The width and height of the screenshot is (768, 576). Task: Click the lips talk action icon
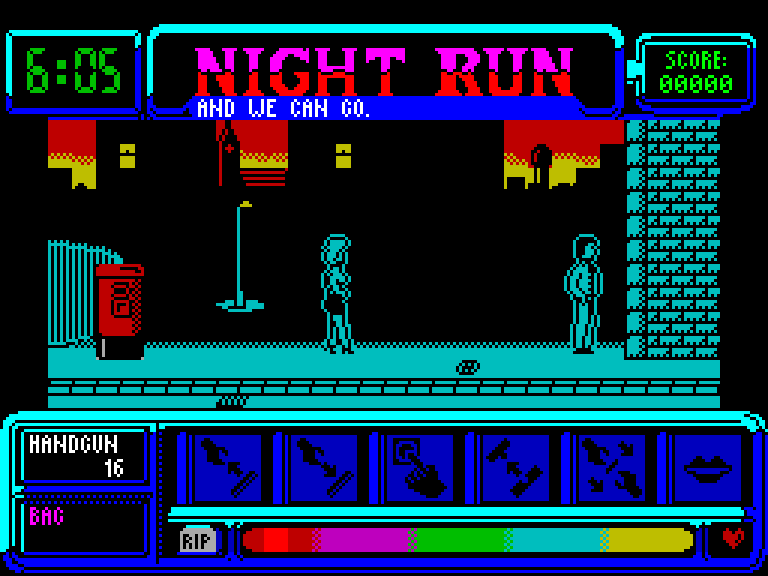[706, 468]
